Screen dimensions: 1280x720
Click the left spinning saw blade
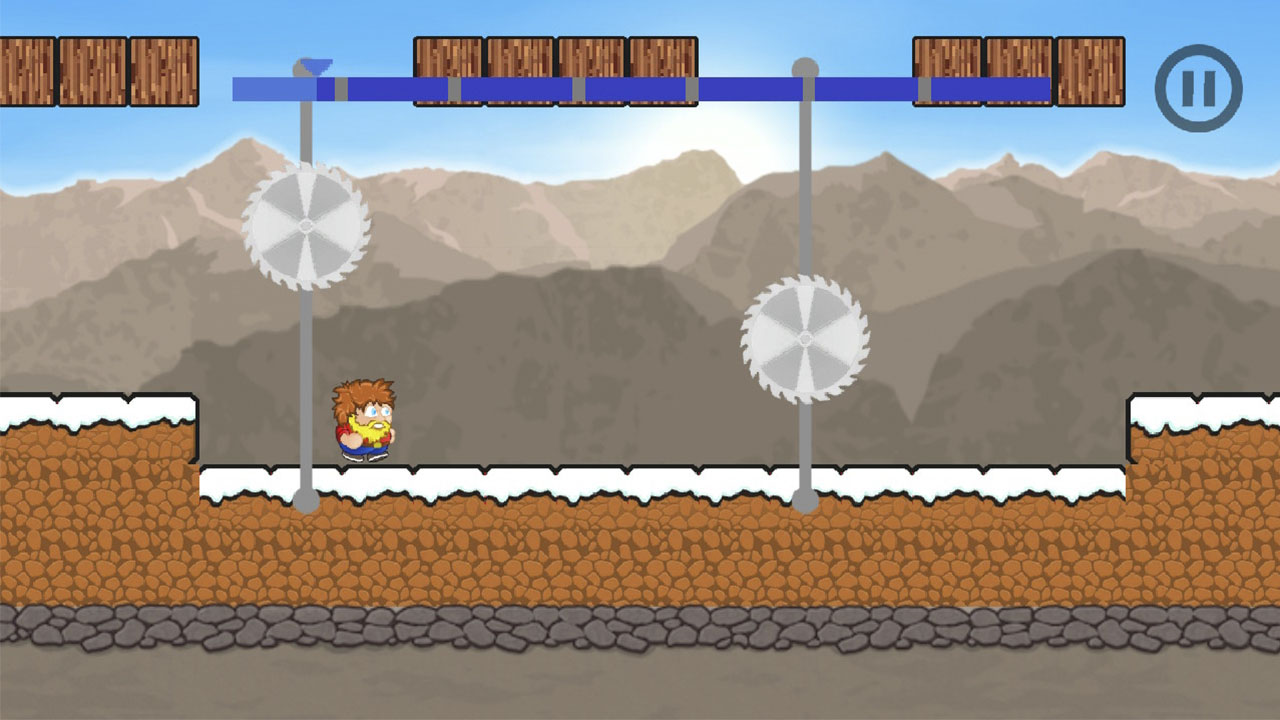tap(303, 228)
